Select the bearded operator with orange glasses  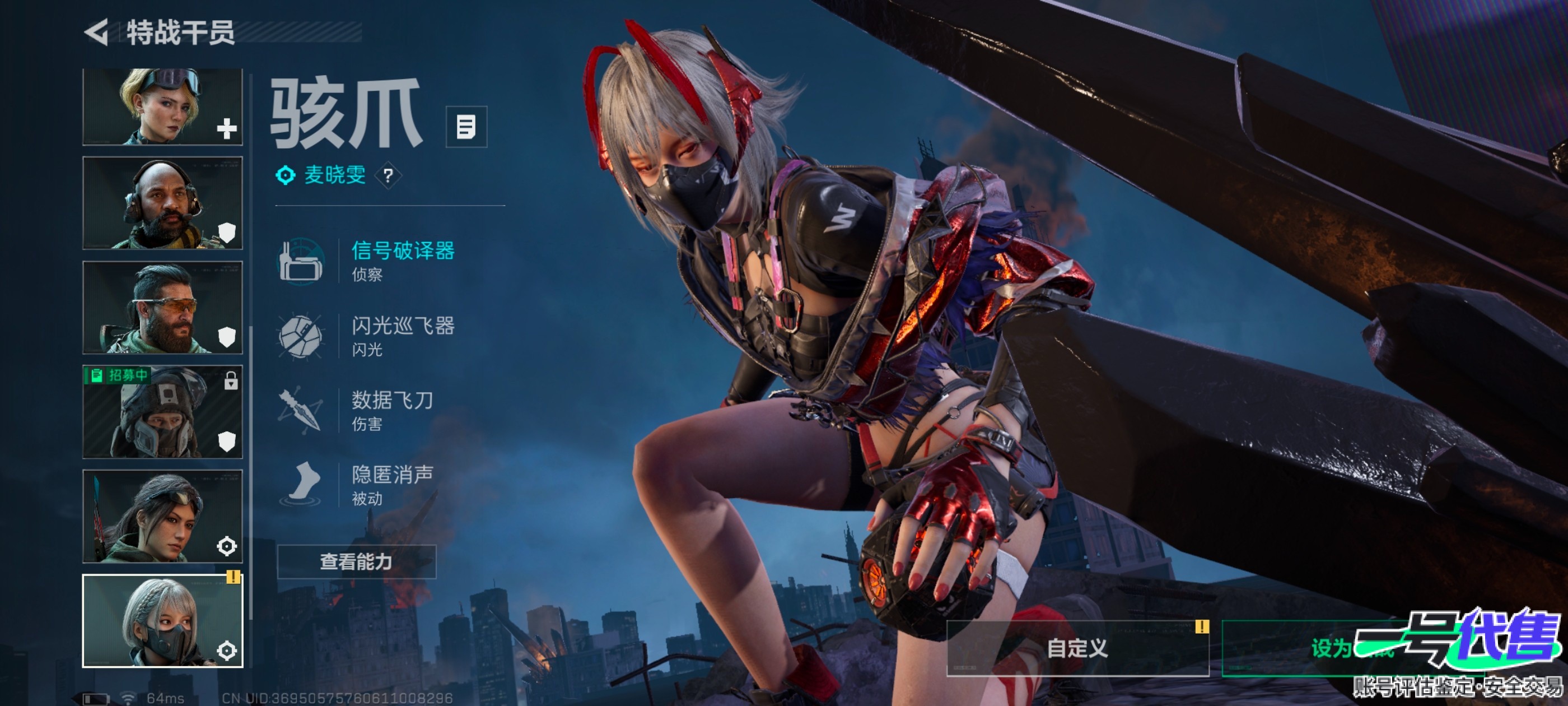pyautogui.click(x=162, y=308)
